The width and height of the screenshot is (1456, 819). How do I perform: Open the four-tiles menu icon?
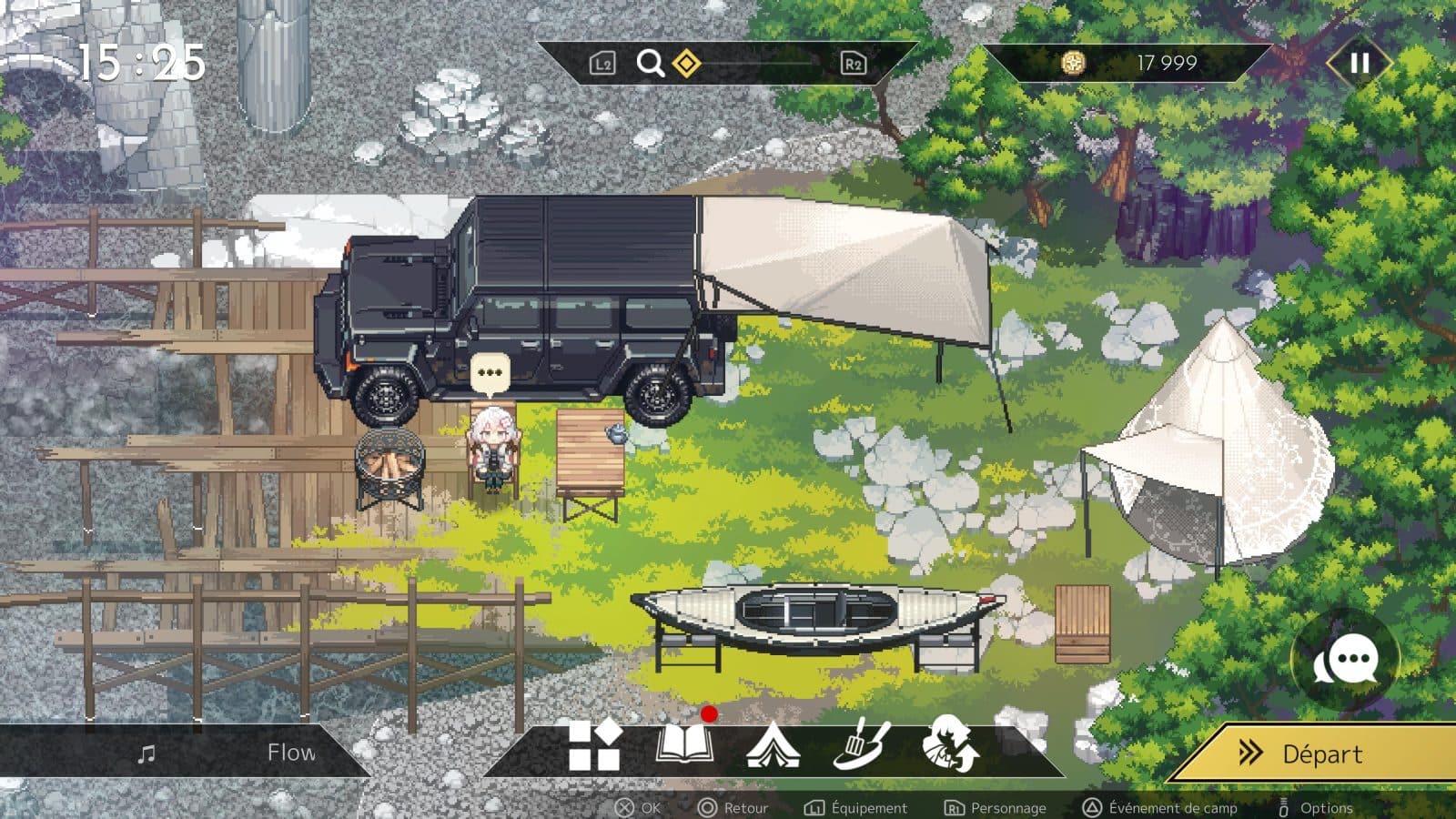click(594, 746)
